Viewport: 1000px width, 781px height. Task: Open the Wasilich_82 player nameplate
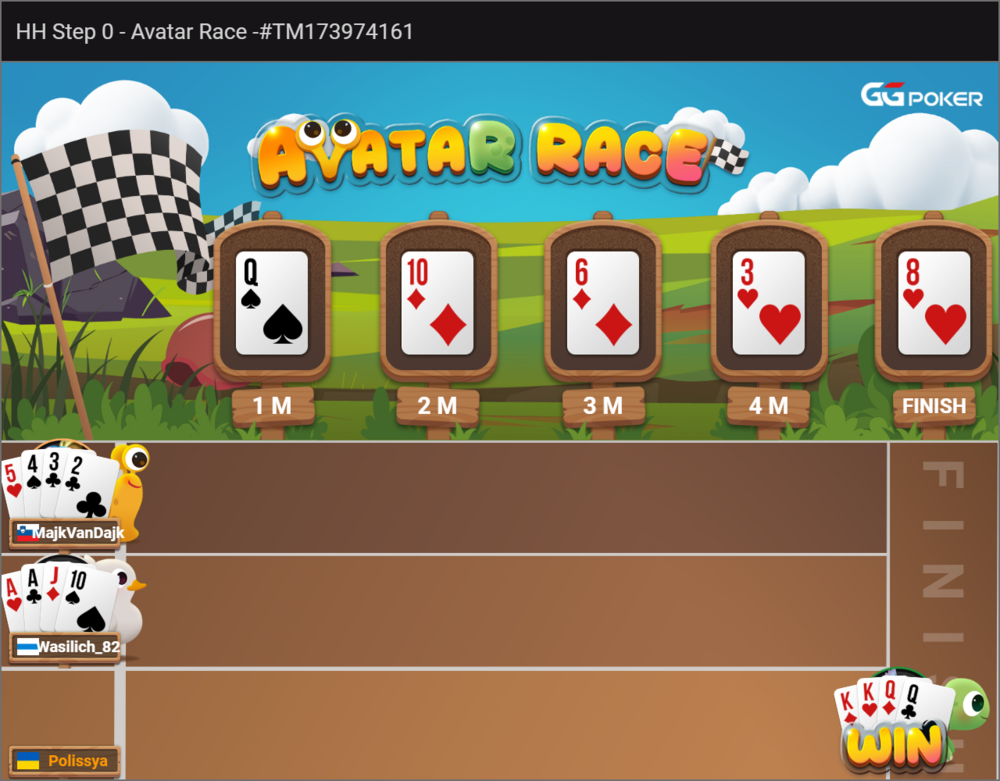[x=66, y=647]
